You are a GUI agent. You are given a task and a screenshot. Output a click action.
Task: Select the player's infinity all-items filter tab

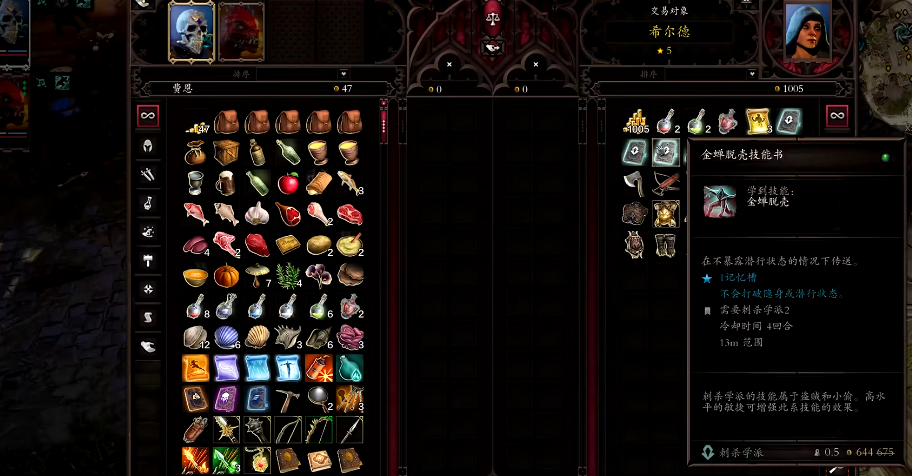(148, 116)
